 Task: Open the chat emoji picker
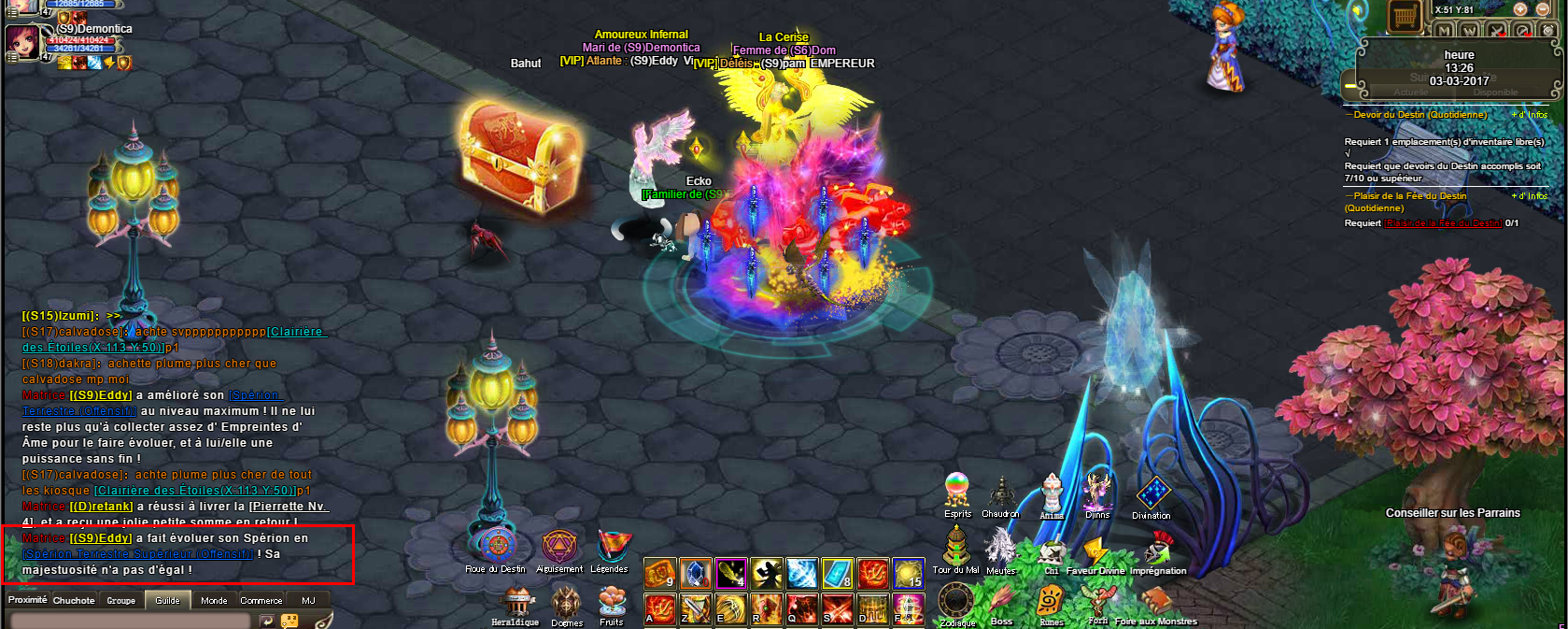coord(290,621)
